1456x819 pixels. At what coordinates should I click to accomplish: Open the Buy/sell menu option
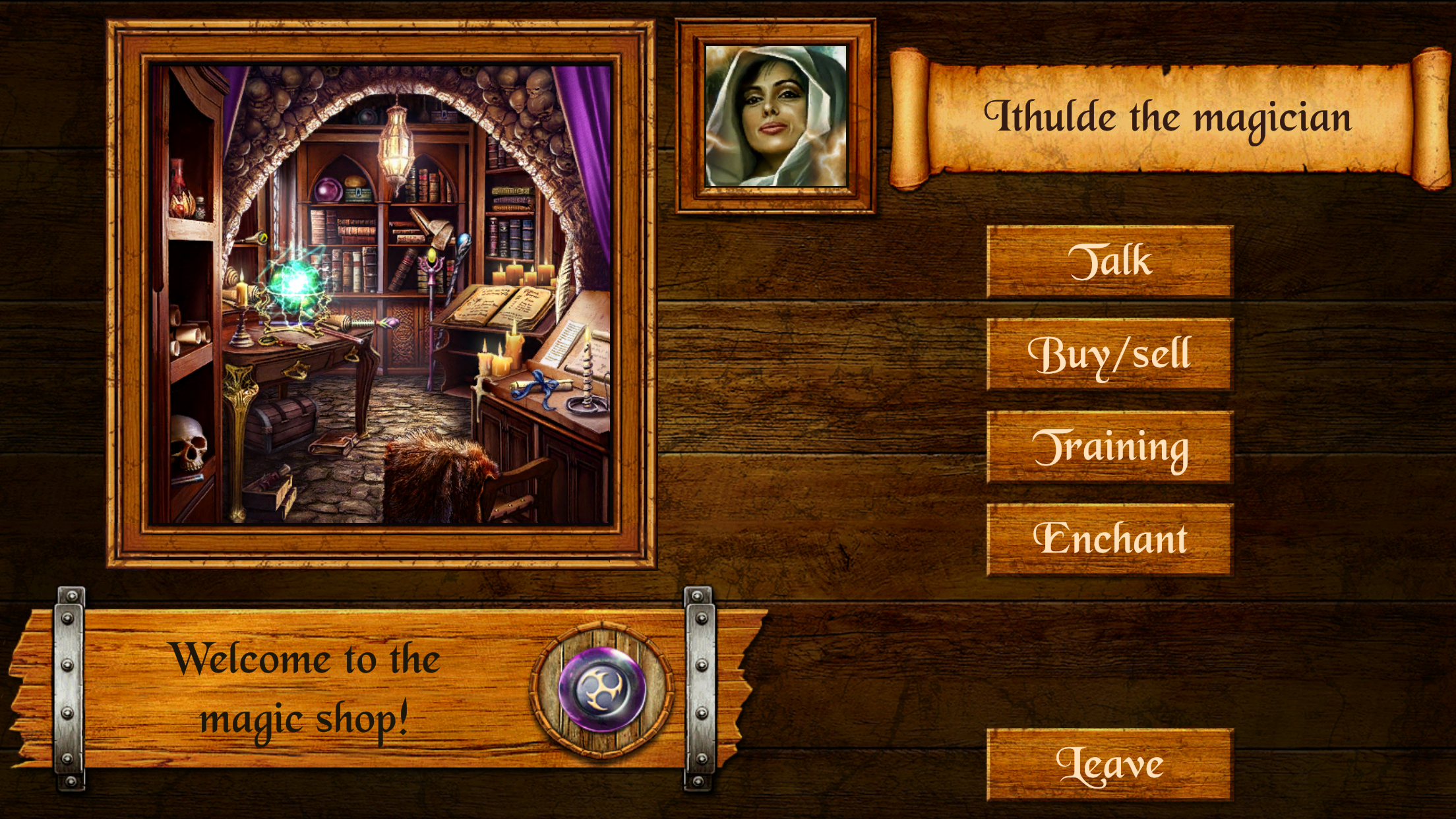click(x=1110, y=355)
